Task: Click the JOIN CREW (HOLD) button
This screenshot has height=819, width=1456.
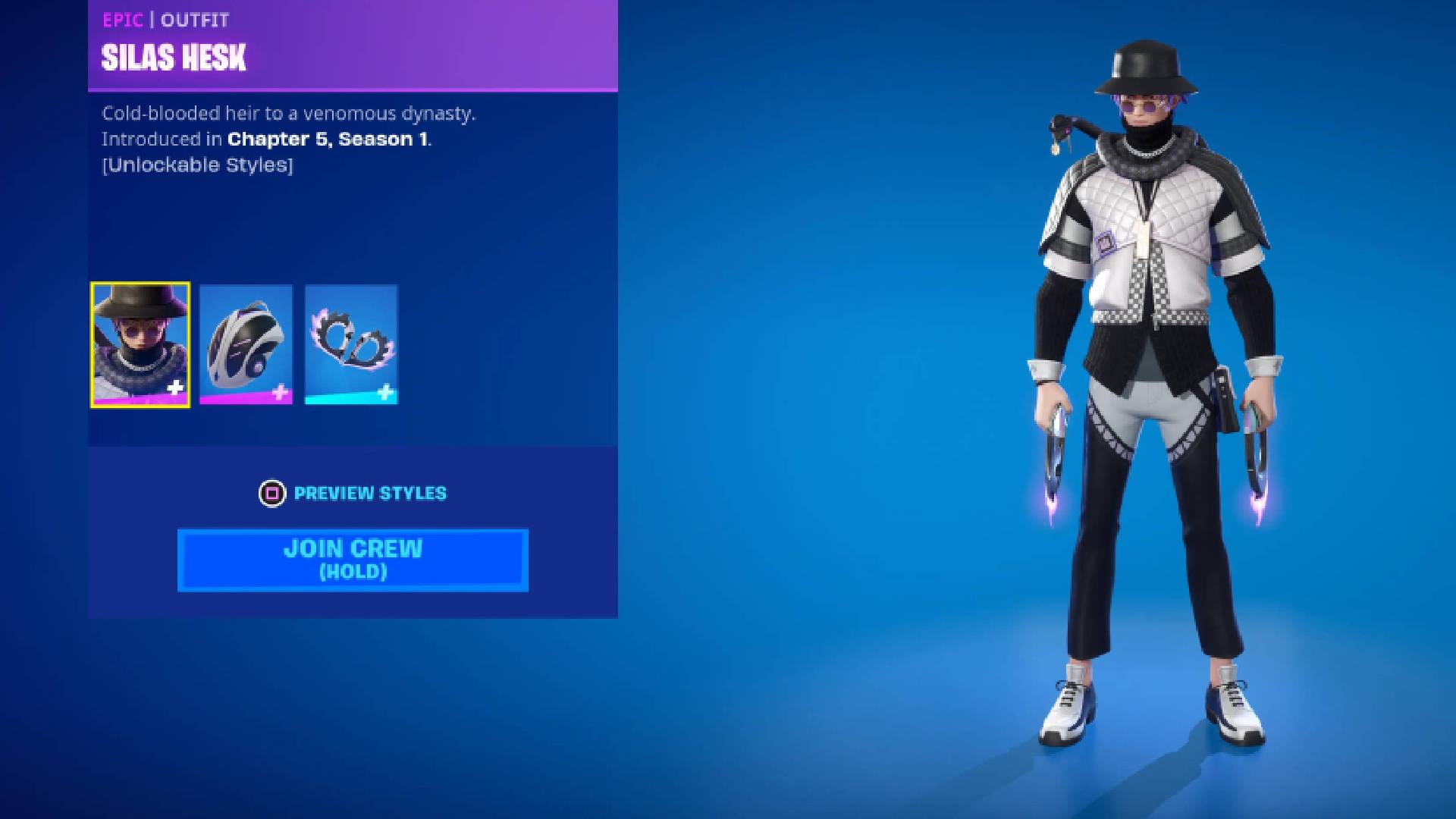Action: [x=351, y=560]
